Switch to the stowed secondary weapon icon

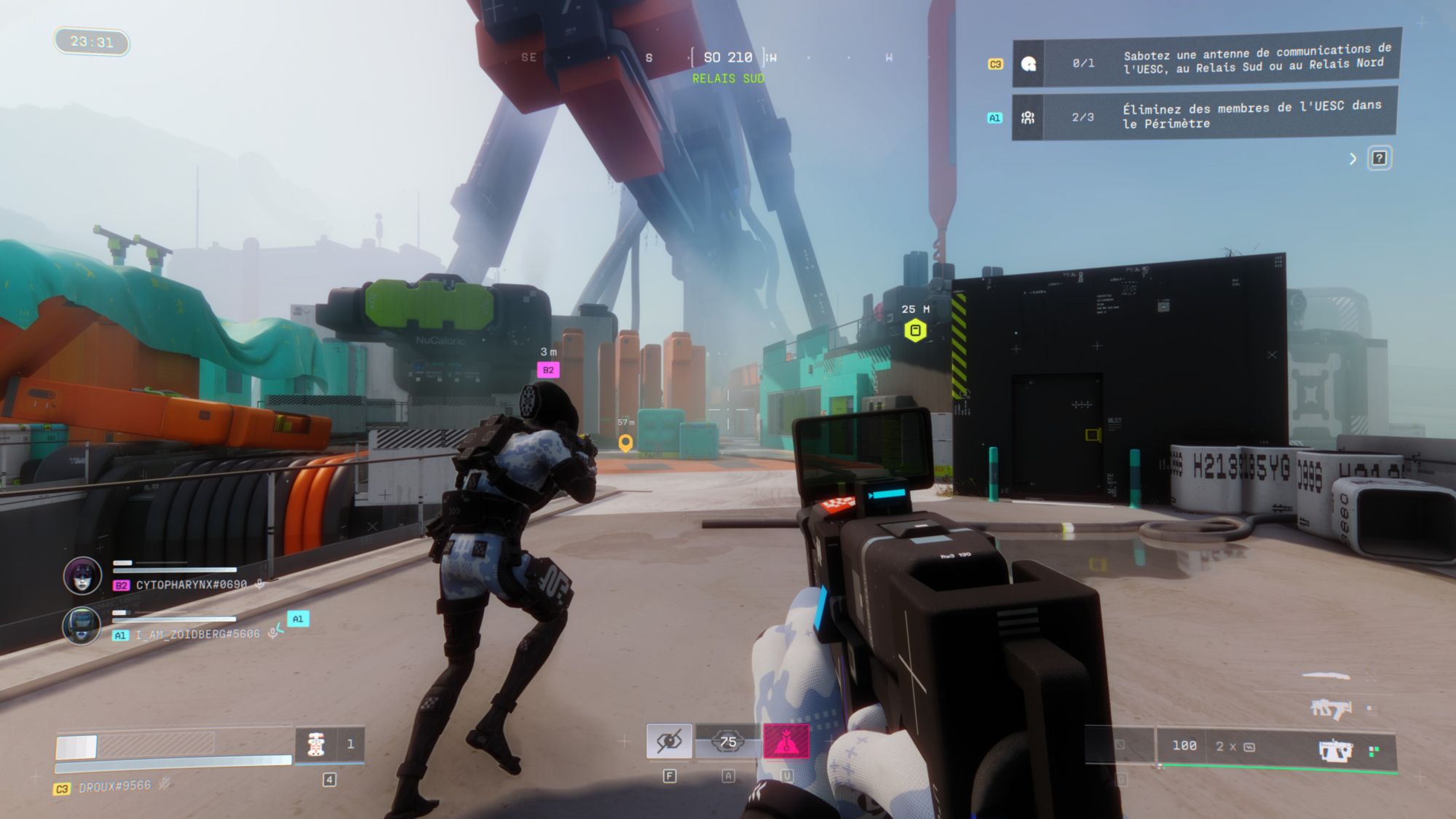pyautogui.click(x=1330, y=708)
